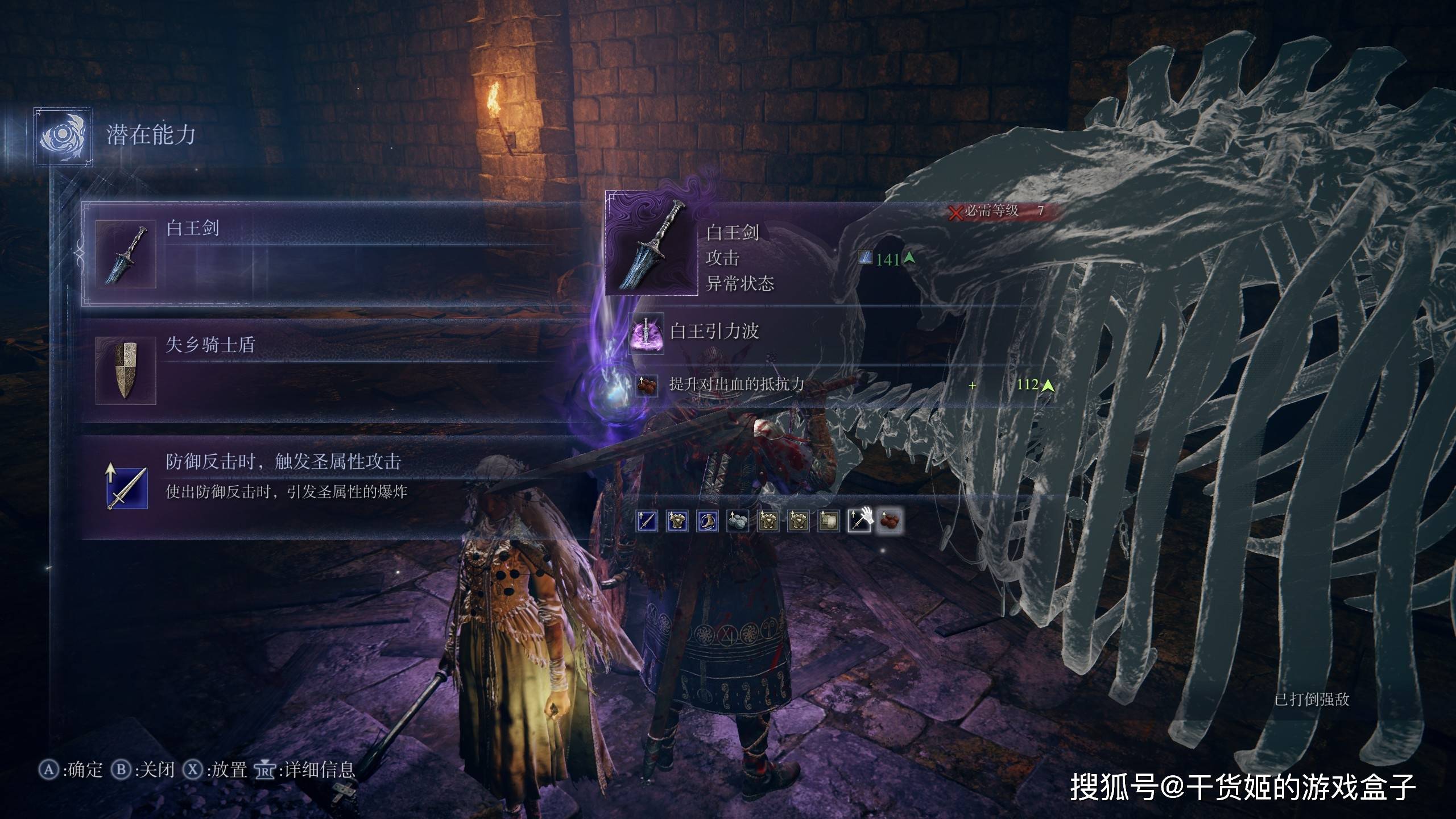
Task: Choose the highlighted sword icon on black background
Action: 859,520
